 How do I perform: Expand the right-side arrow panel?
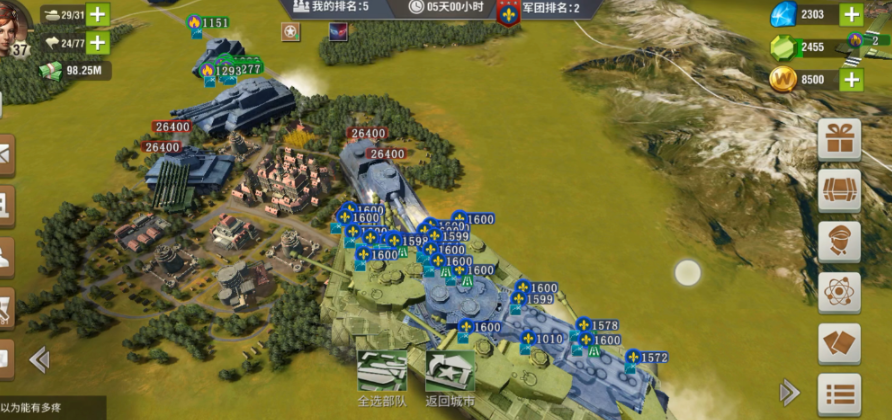(x=789, y=391)
